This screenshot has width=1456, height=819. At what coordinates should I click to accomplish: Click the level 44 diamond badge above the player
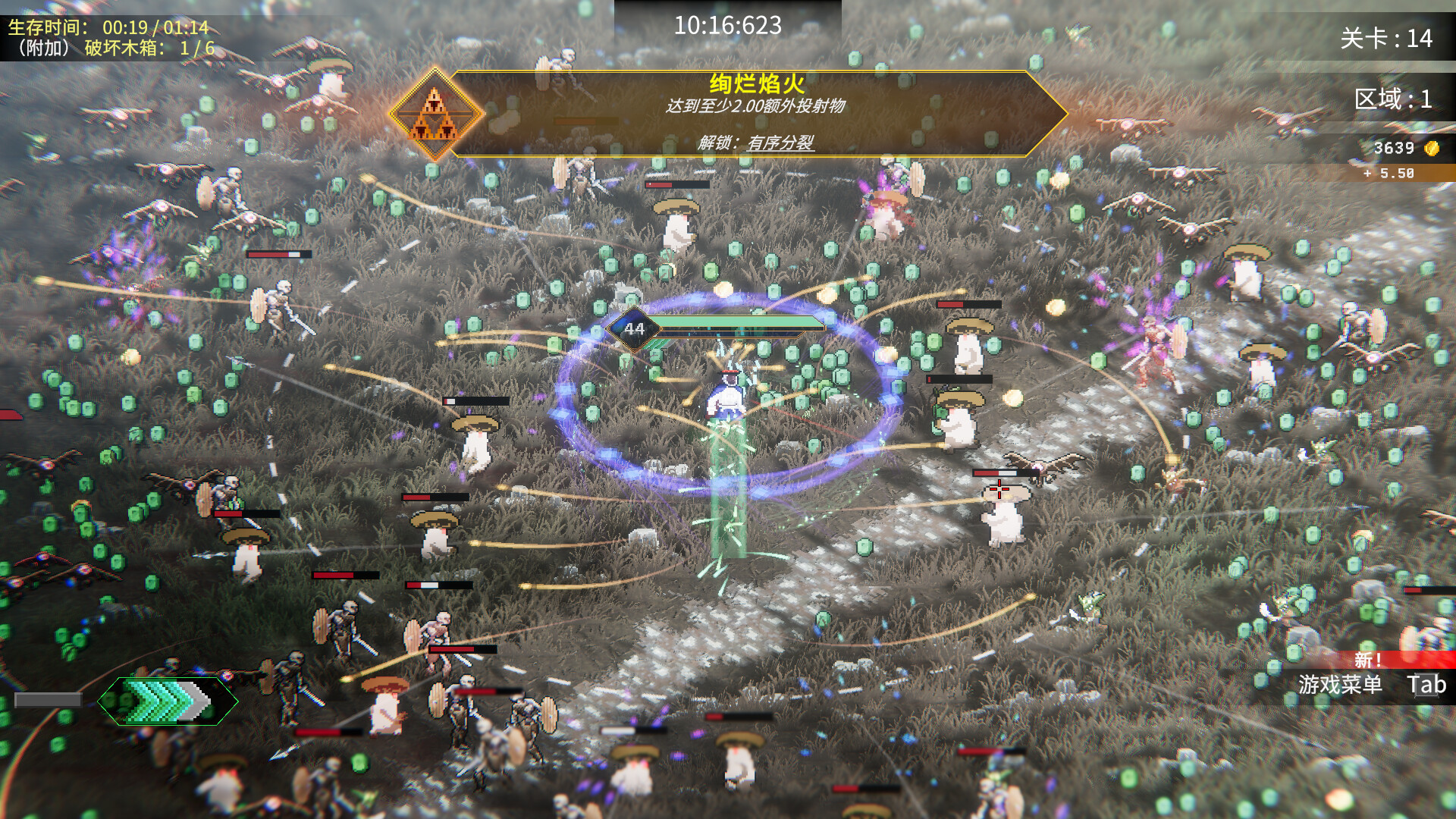pyautogui.click(x=634, y=328)
